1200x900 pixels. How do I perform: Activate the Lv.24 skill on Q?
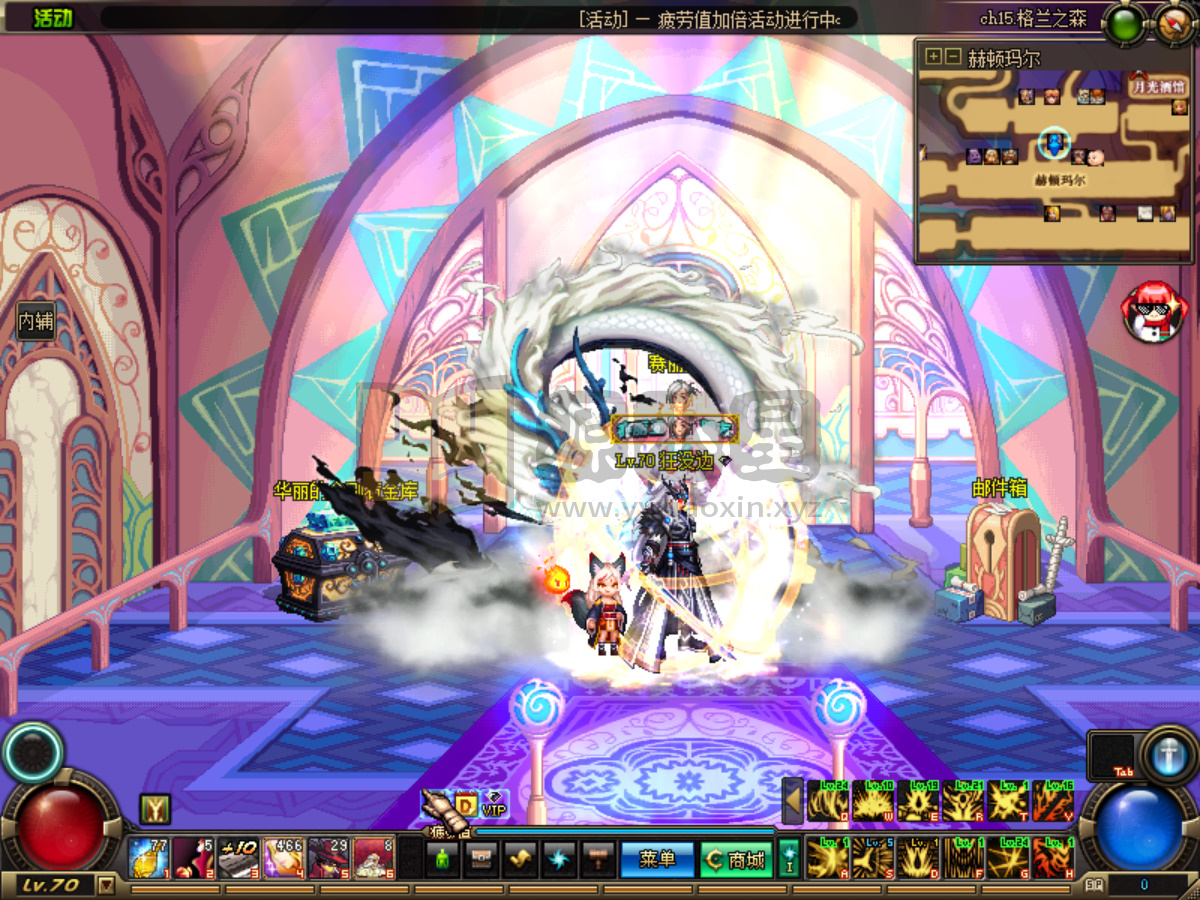pyautogui.click(x=827, y=801)
